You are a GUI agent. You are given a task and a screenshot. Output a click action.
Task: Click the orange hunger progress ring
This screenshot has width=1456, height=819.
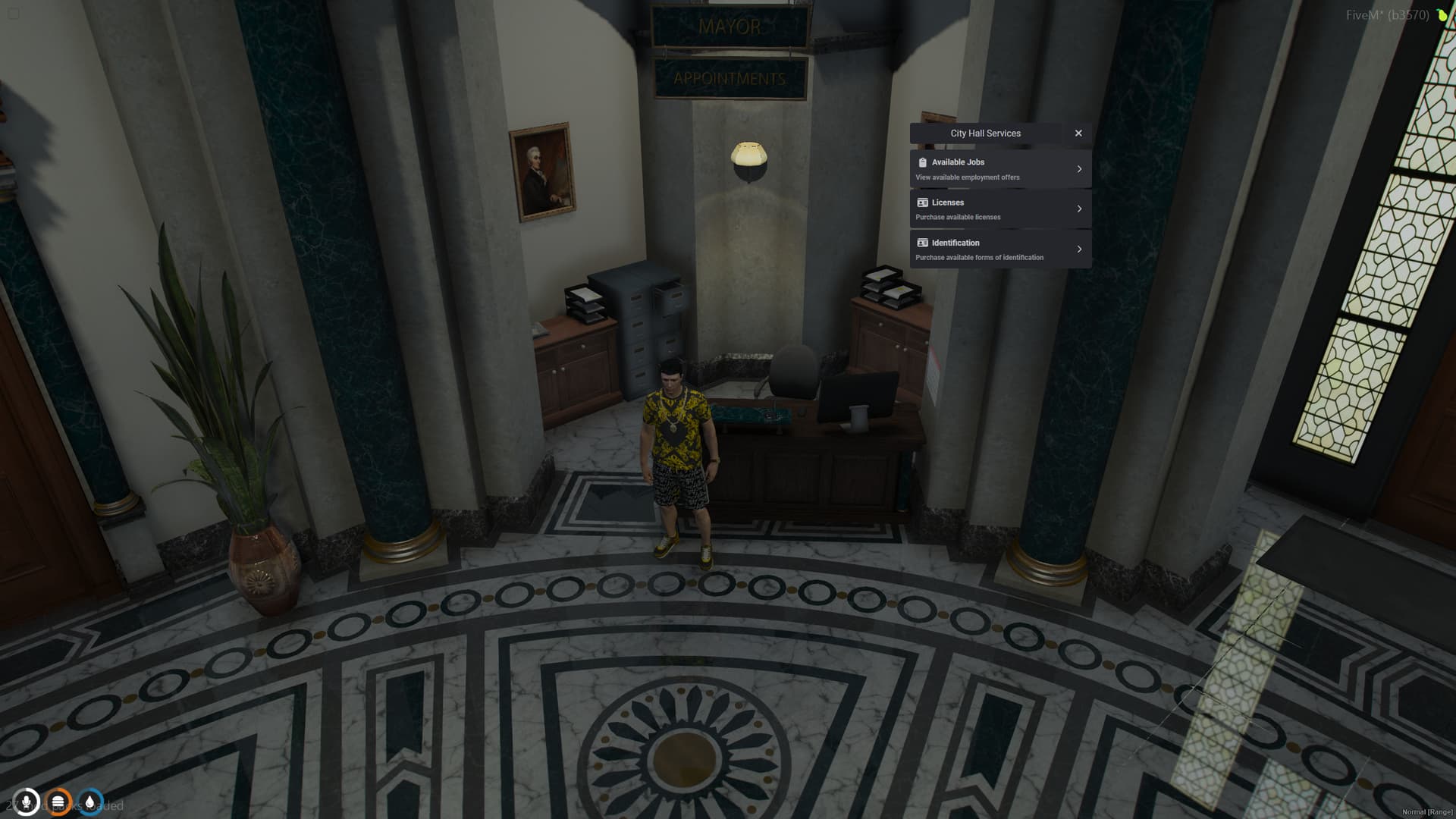coord(59,802)
